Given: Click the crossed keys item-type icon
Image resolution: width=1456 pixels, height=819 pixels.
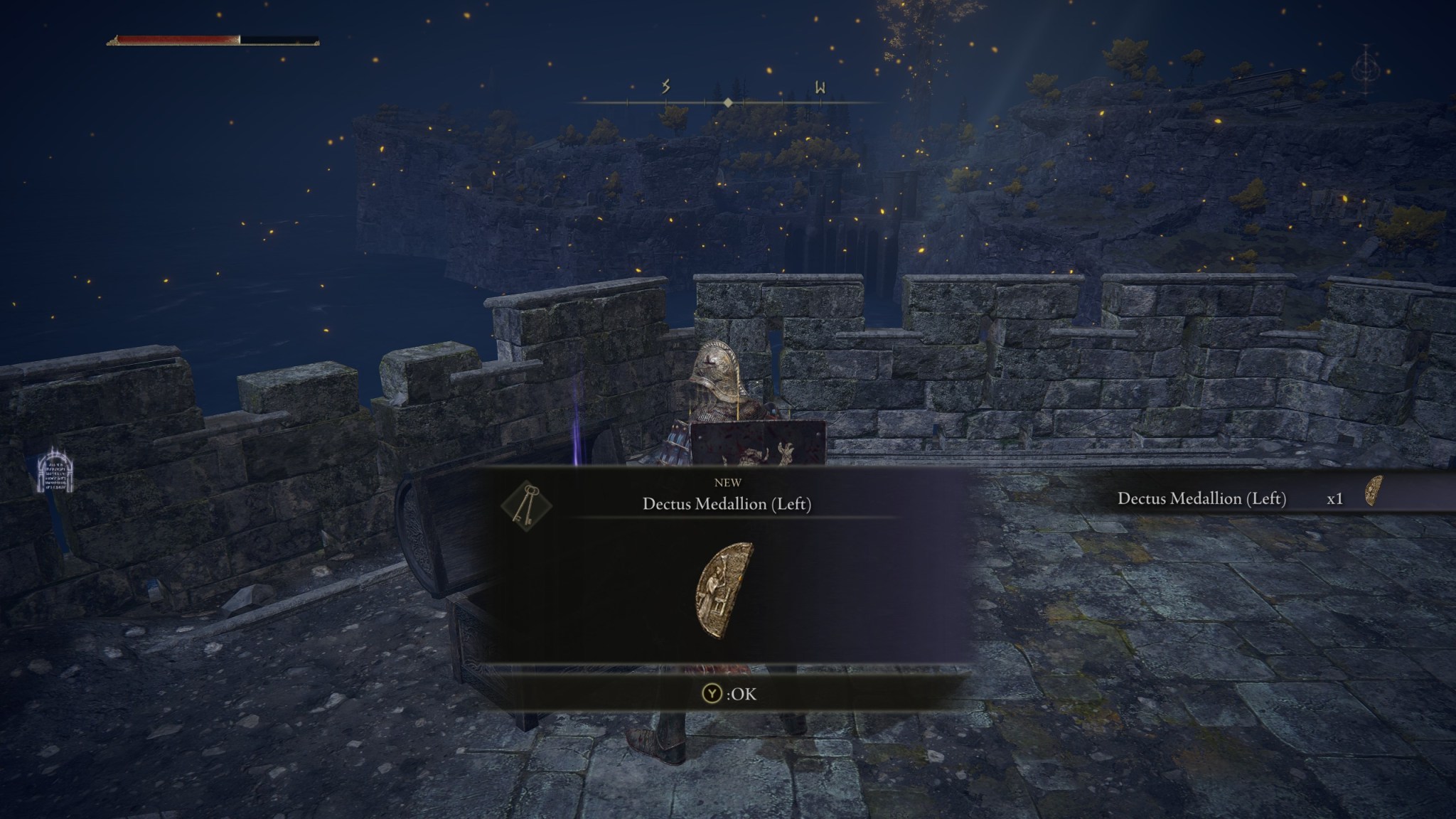Looking at the screenshot, I should pos(527,505).
